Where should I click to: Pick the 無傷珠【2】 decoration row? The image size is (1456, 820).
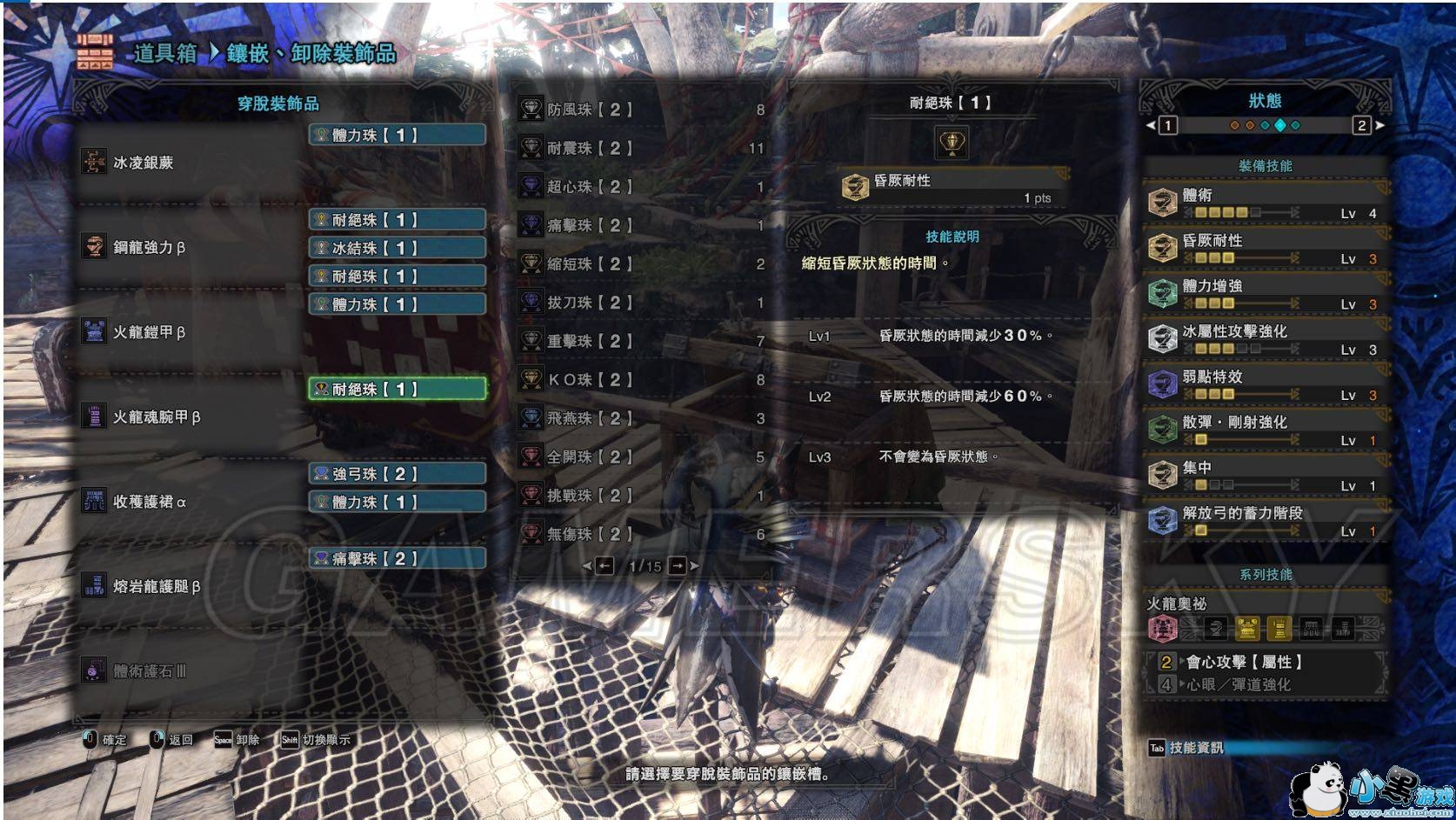point(642,534)
